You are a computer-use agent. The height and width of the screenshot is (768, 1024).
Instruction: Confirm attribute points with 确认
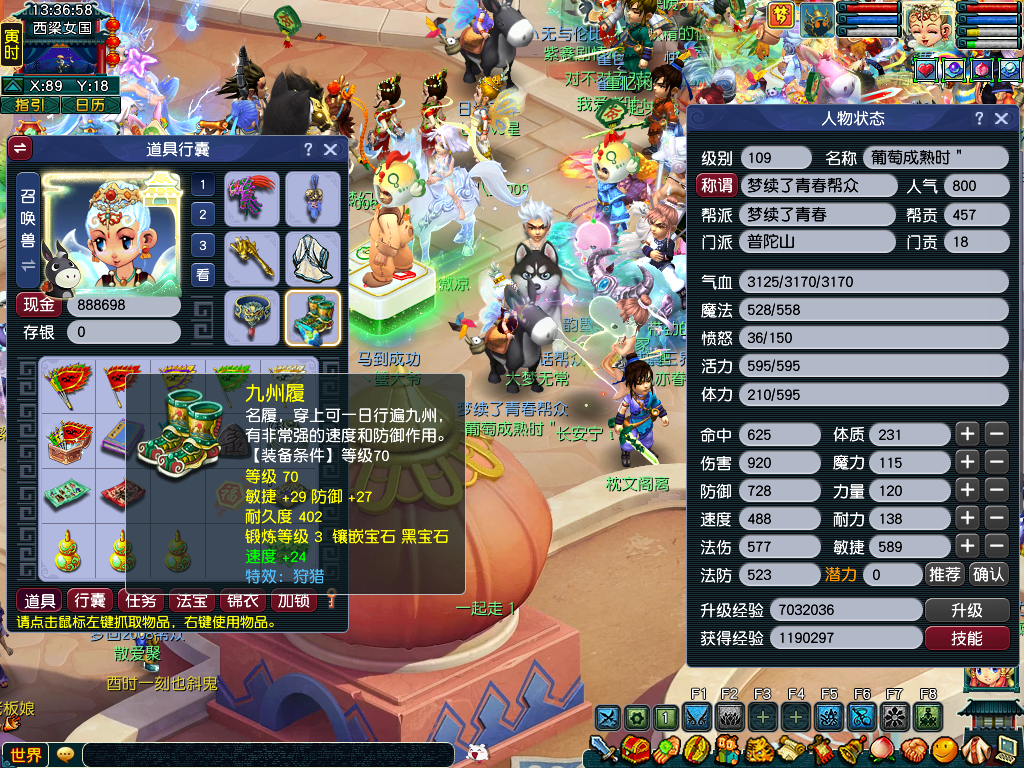tap(989, 574)
